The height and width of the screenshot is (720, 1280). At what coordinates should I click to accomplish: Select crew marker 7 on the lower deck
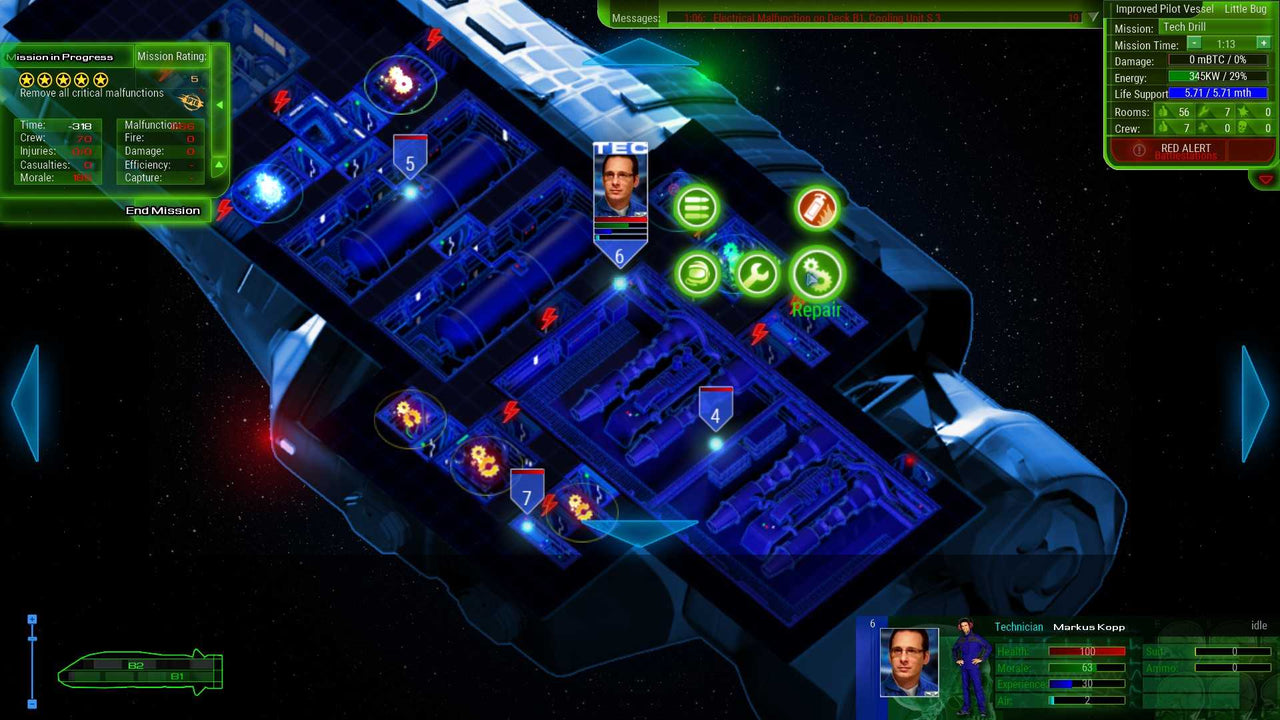(528, 492)
